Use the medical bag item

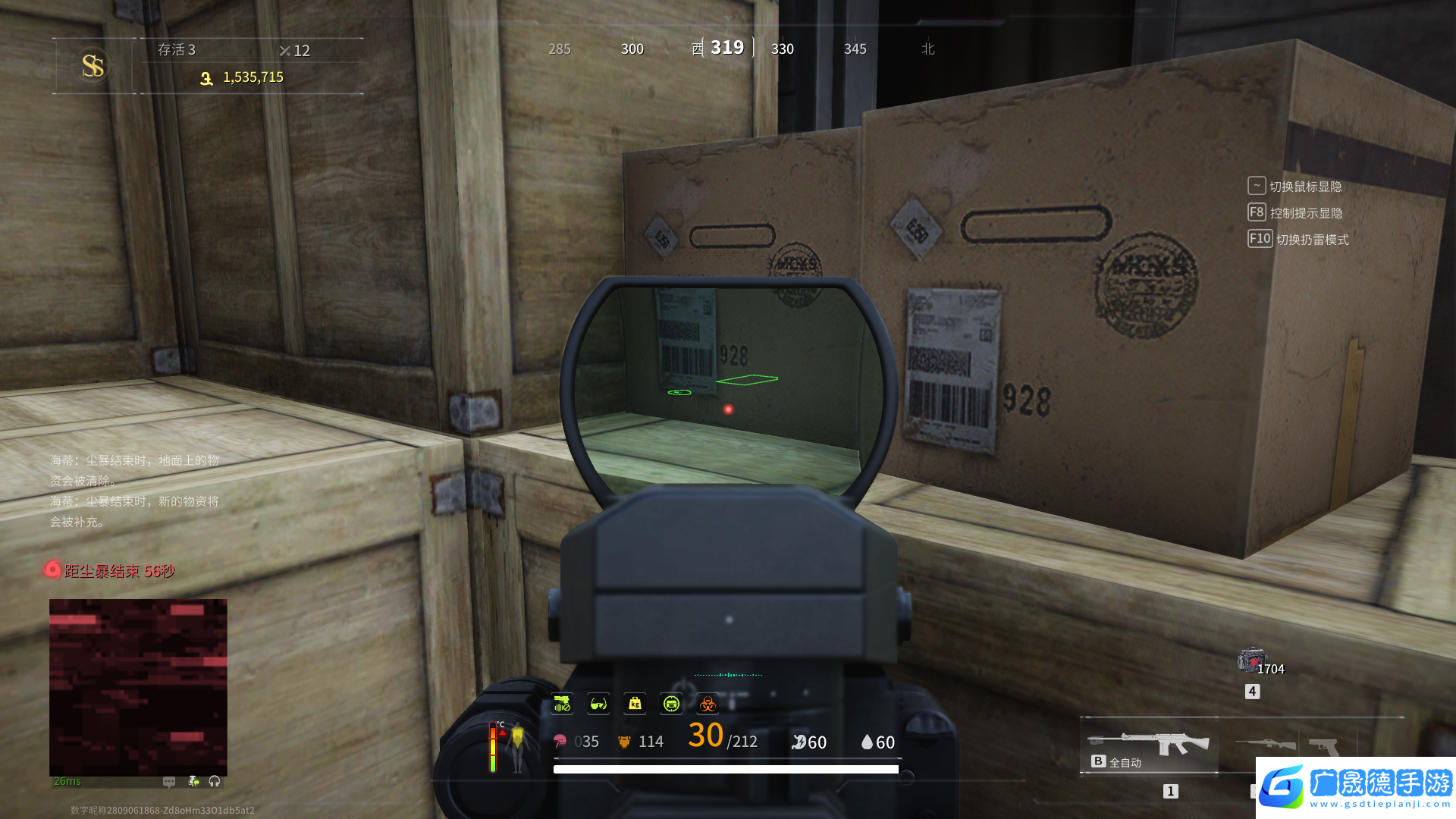click(x=1250, y=661)
